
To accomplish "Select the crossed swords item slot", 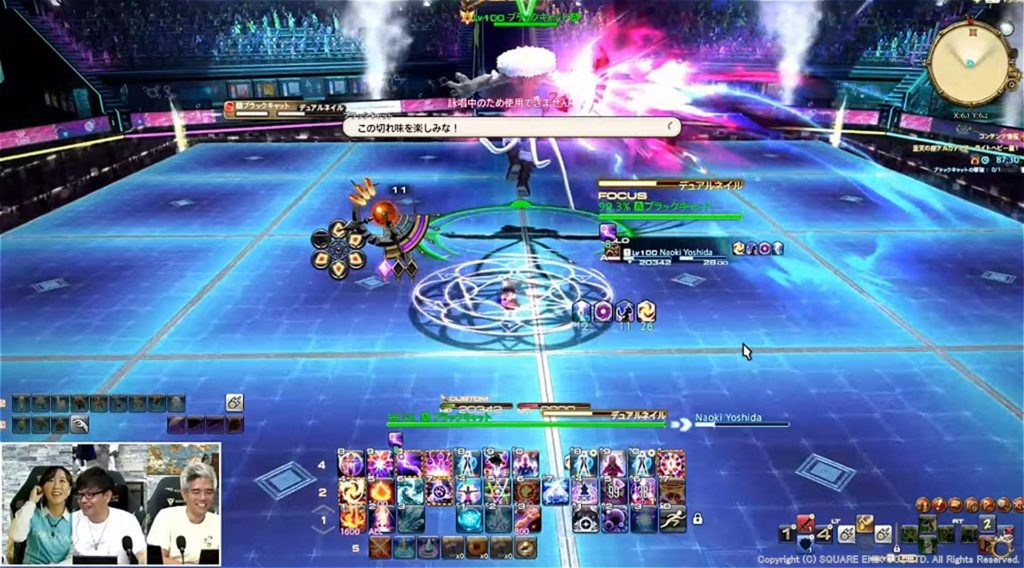I will [x=380, y=547].
